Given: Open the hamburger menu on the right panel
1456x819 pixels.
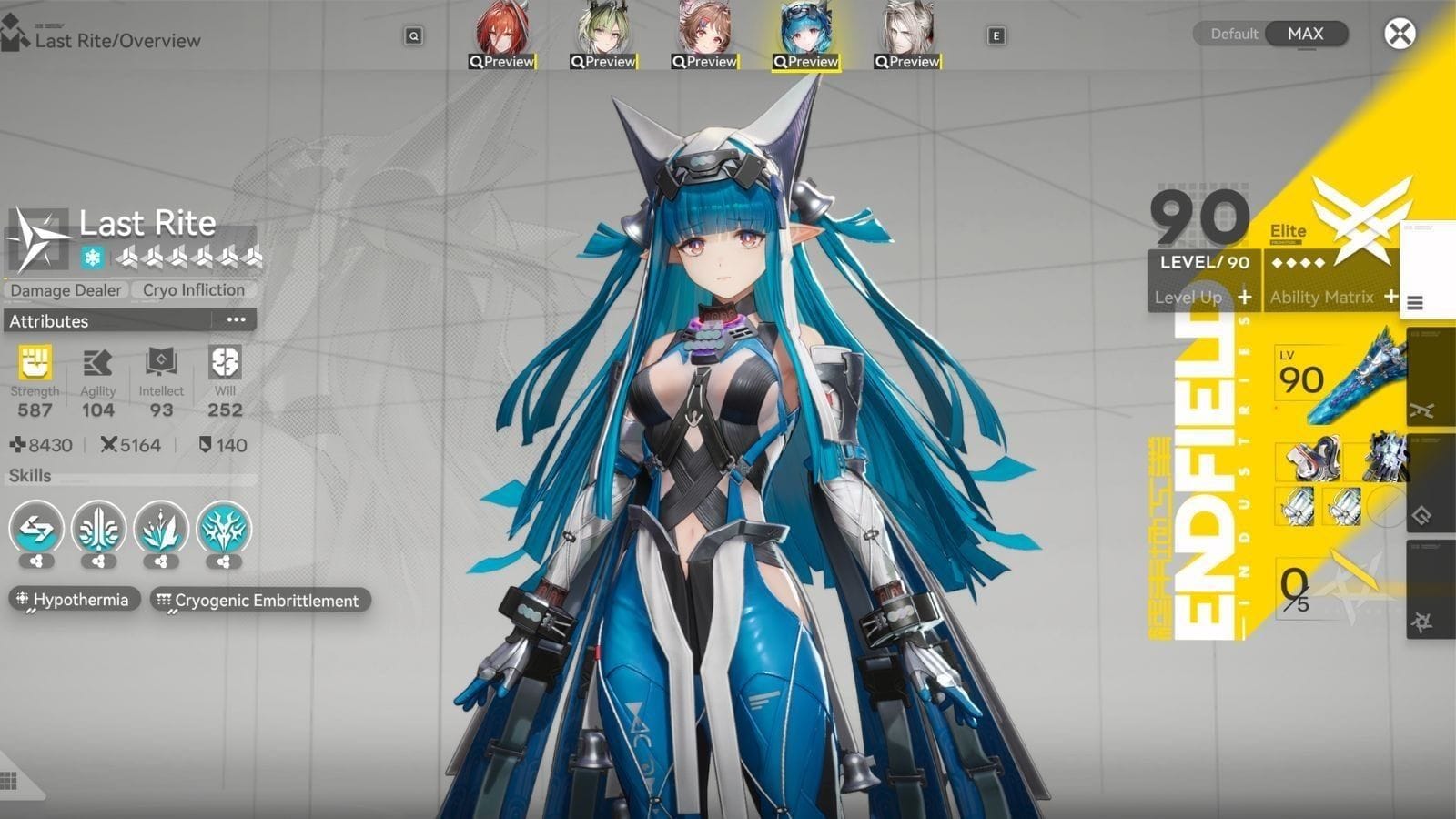Looking at the screenshot, I should pyautogui.click(x=1416, y=304).
